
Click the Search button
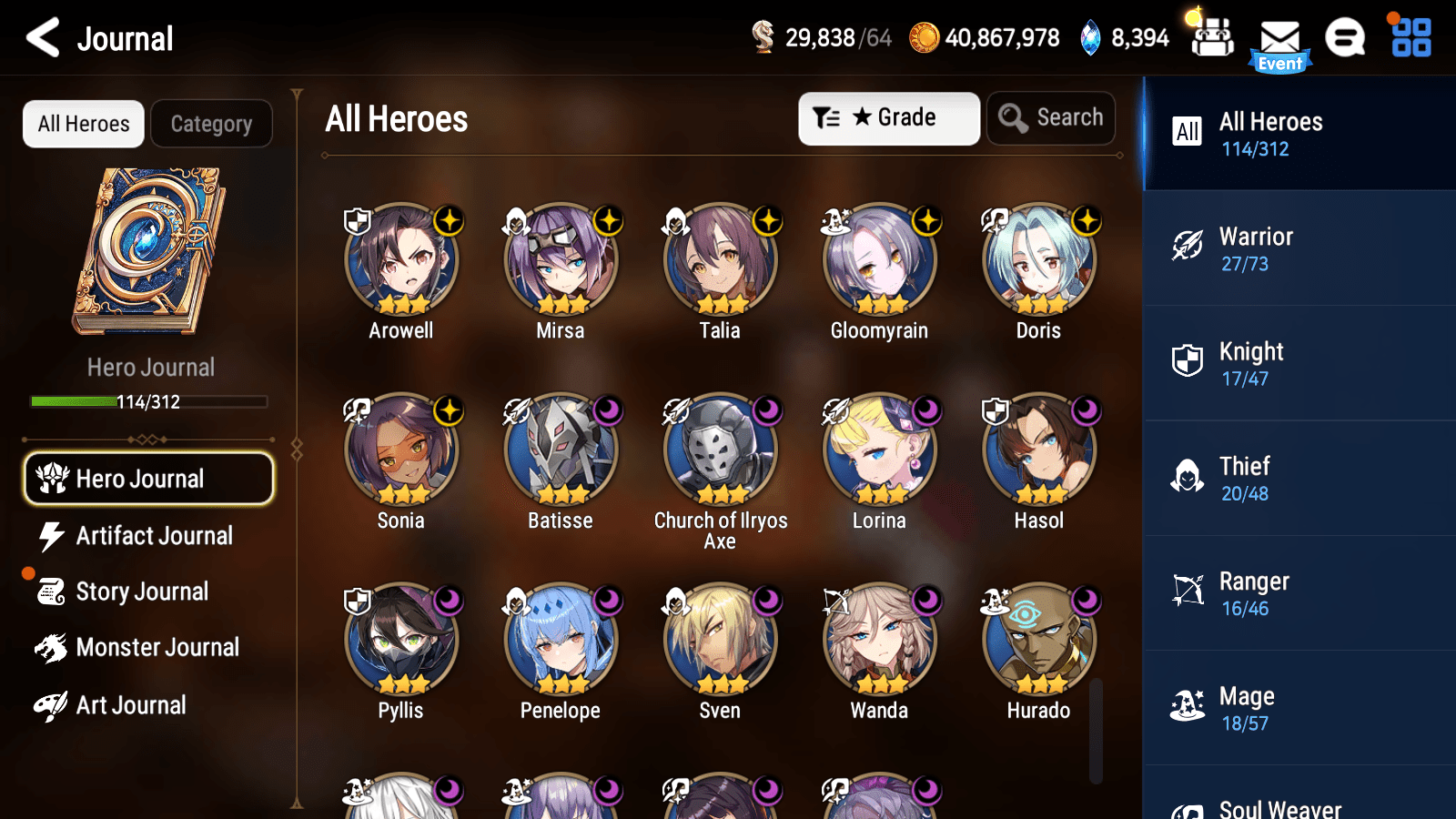[1051, 117]
